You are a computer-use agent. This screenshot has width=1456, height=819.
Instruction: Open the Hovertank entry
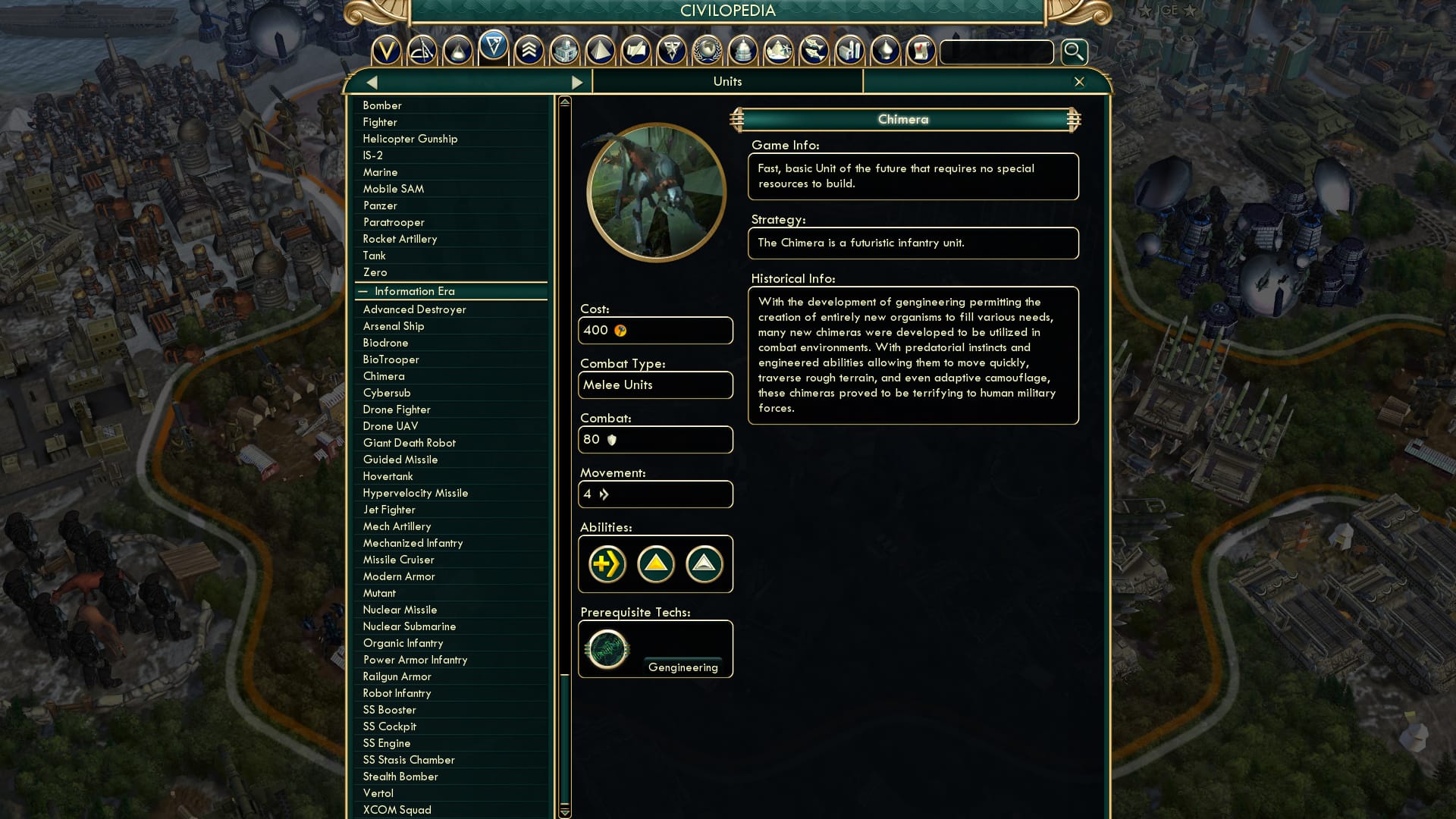coord(387,476)
